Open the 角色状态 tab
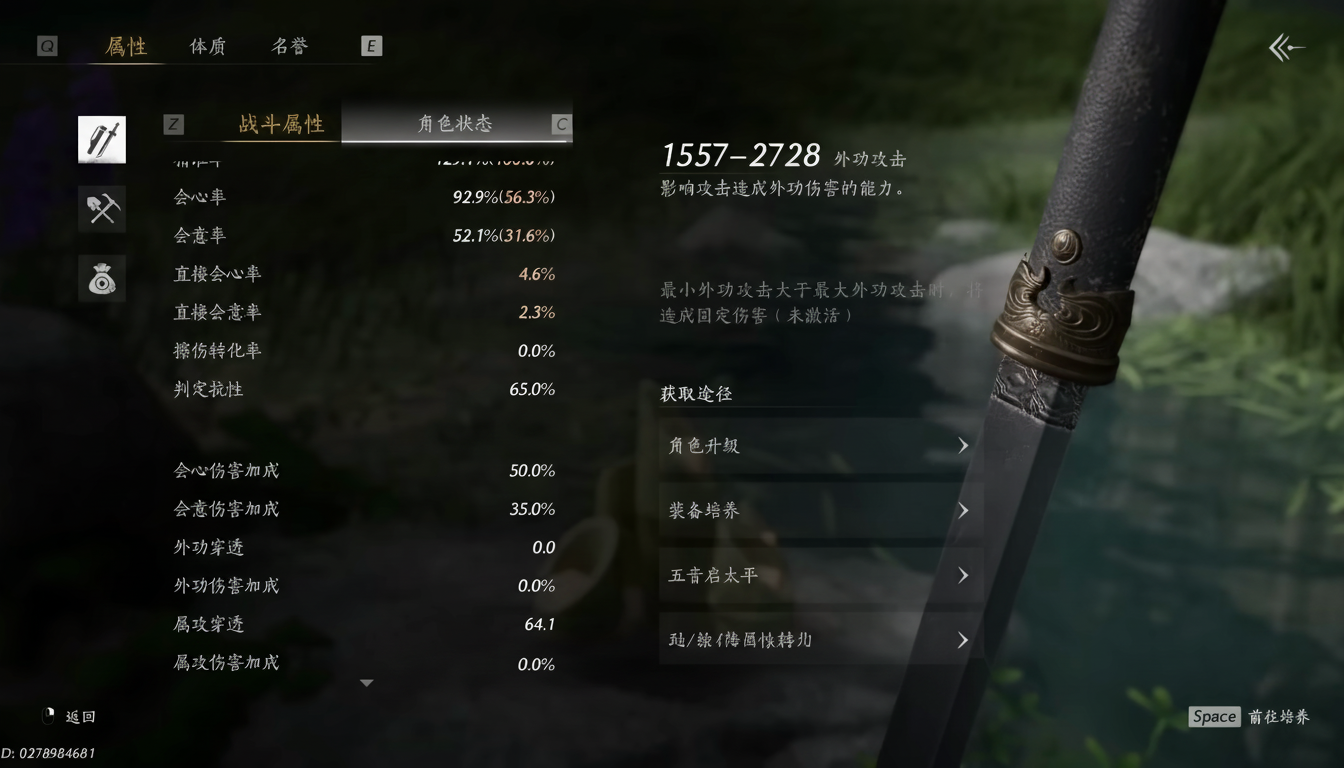1344x768 pixels. pos(455,124)
